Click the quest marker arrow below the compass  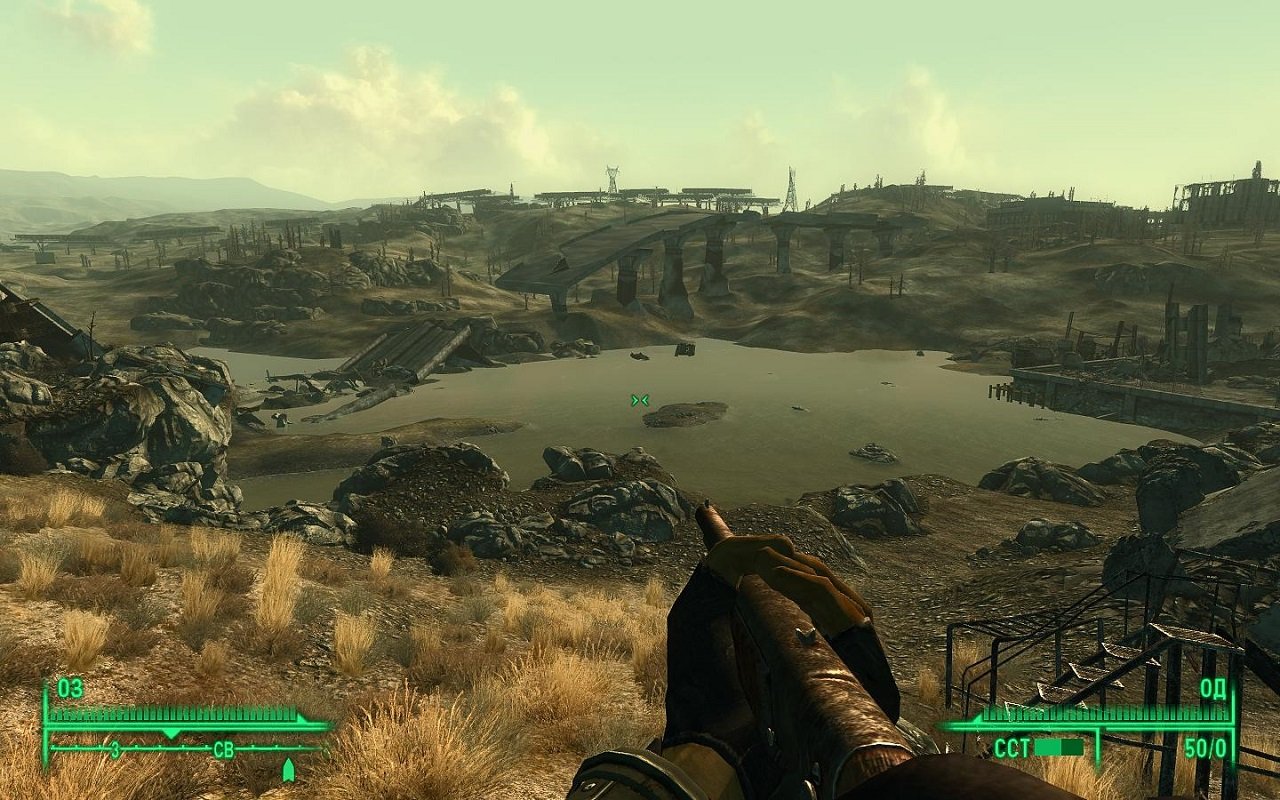289,770
